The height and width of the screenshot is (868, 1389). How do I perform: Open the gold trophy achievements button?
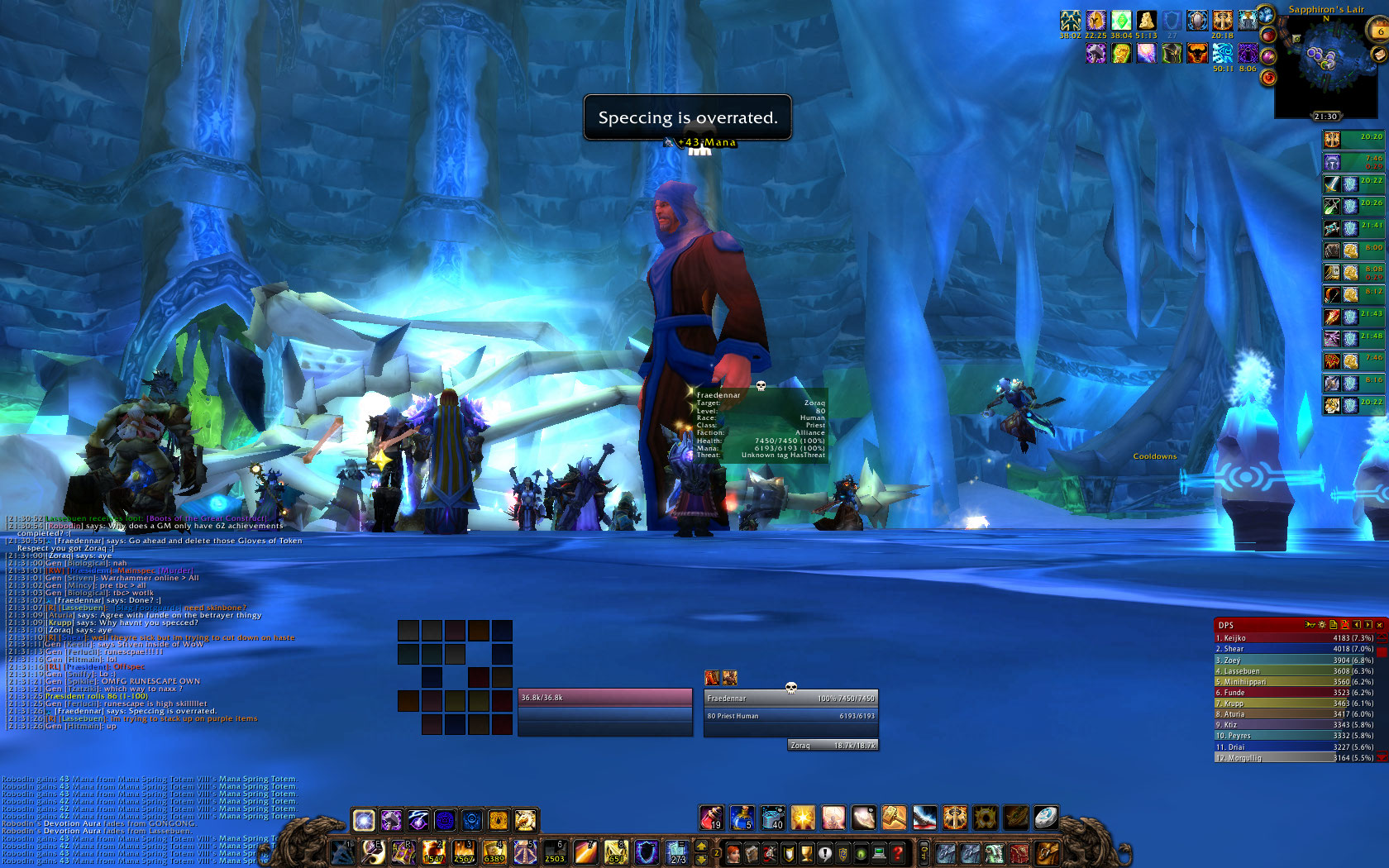(x=806, y=852)
